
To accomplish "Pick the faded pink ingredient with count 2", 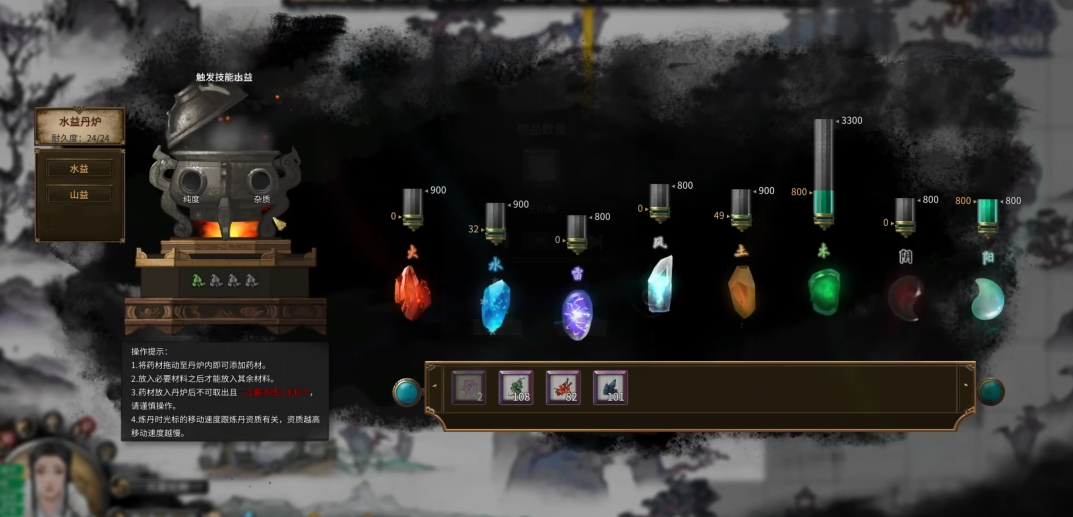I will [x=468, y=387].
